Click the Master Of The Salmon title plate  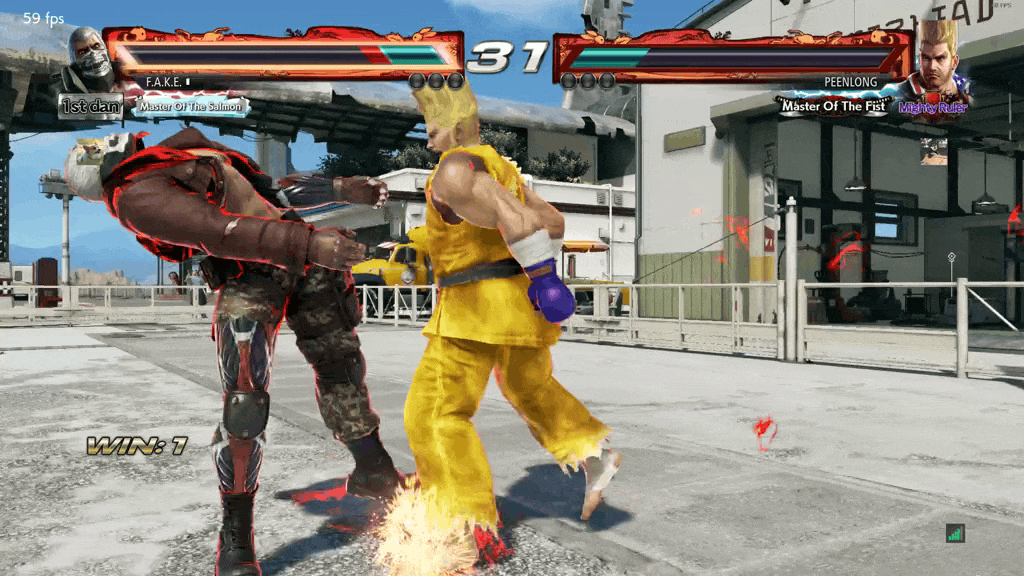[x=190, y=106]
